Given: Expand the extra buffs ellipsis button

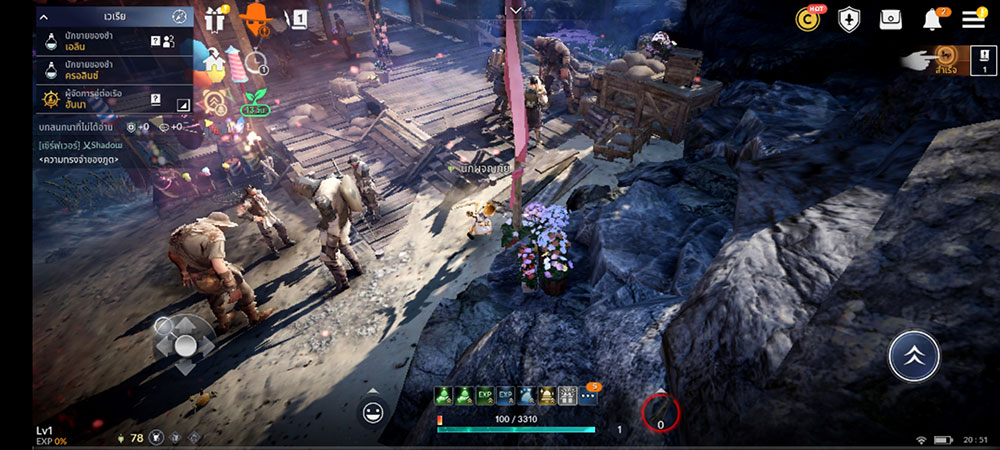Looking at the screenshot, I should (x=588, y=396).
